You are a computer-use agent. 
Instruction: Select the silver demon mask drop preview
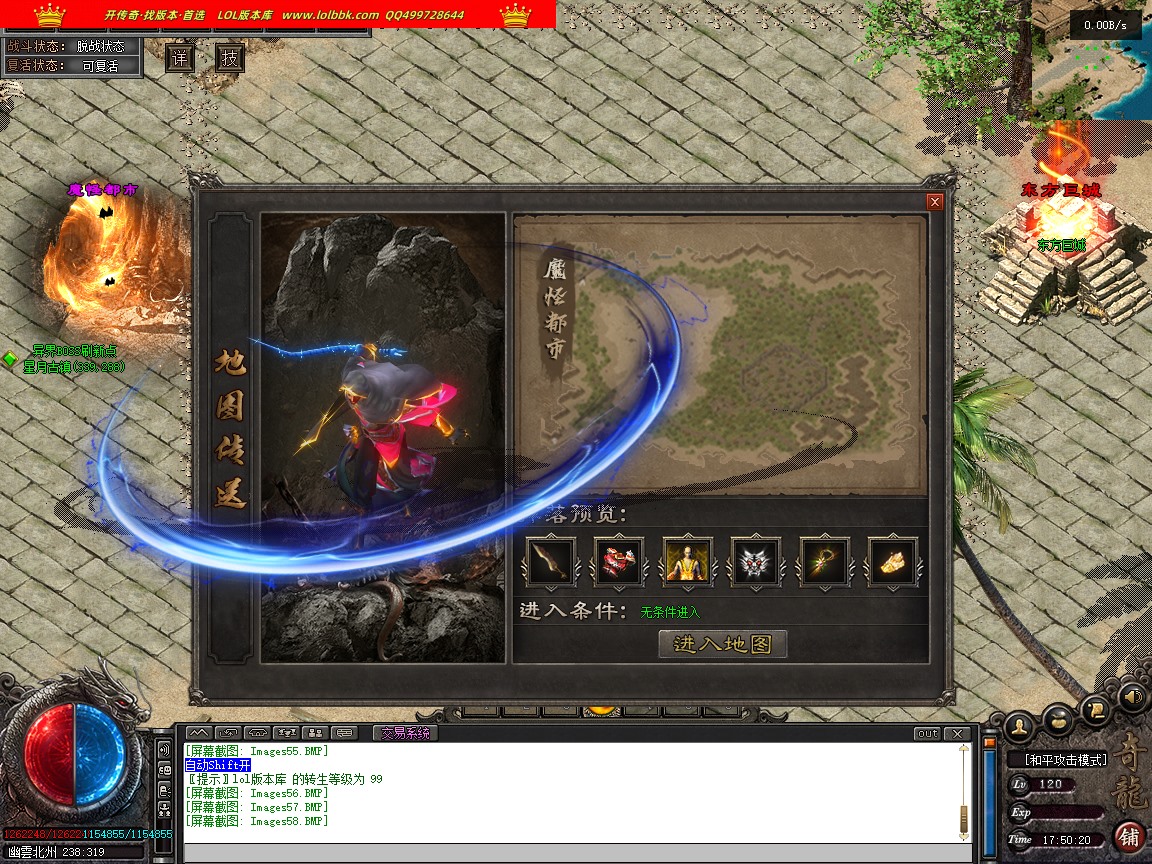tap(756, 562)
